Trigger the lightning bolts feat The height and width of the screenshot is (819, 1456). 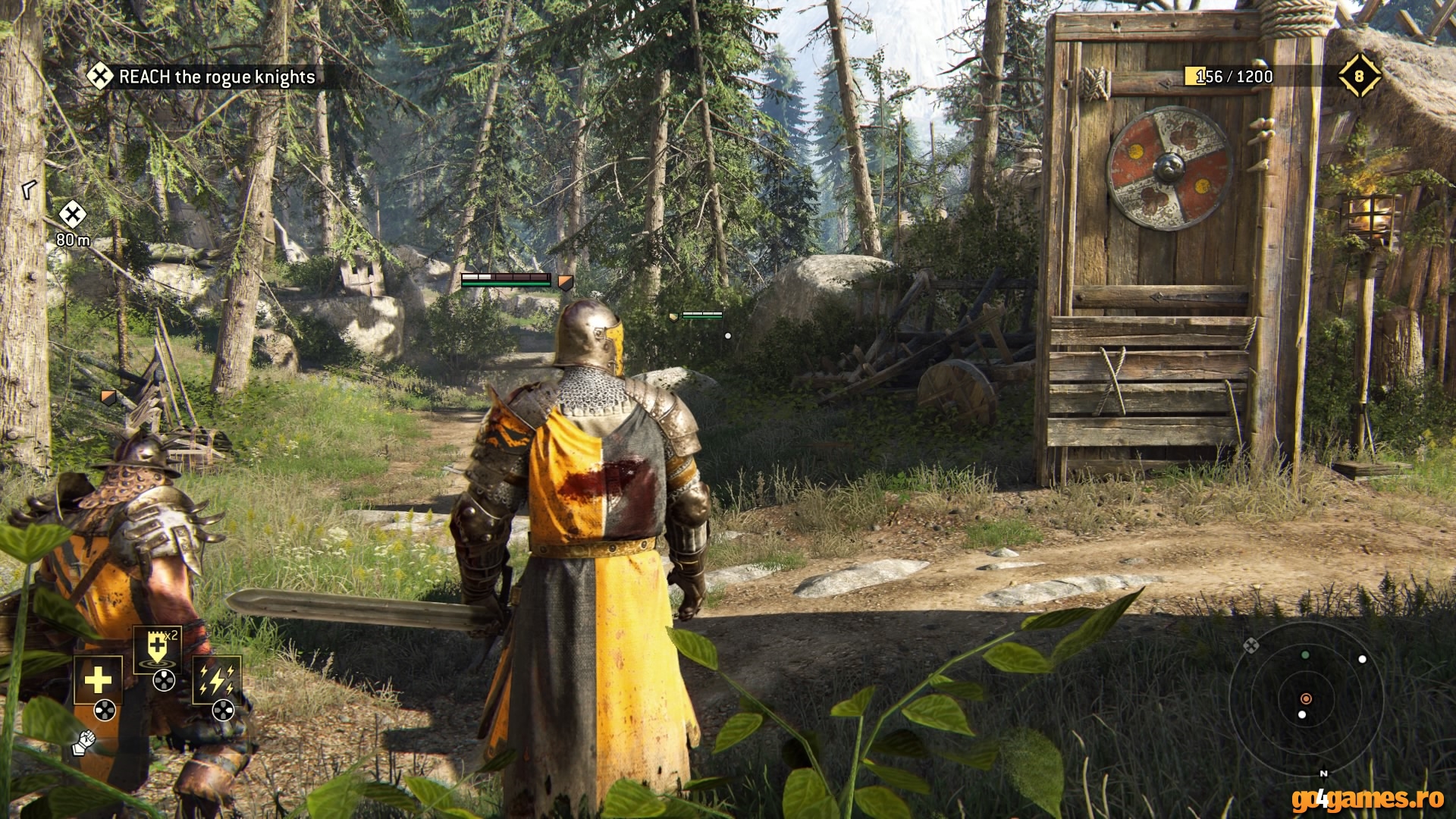(x=217, y=679)
